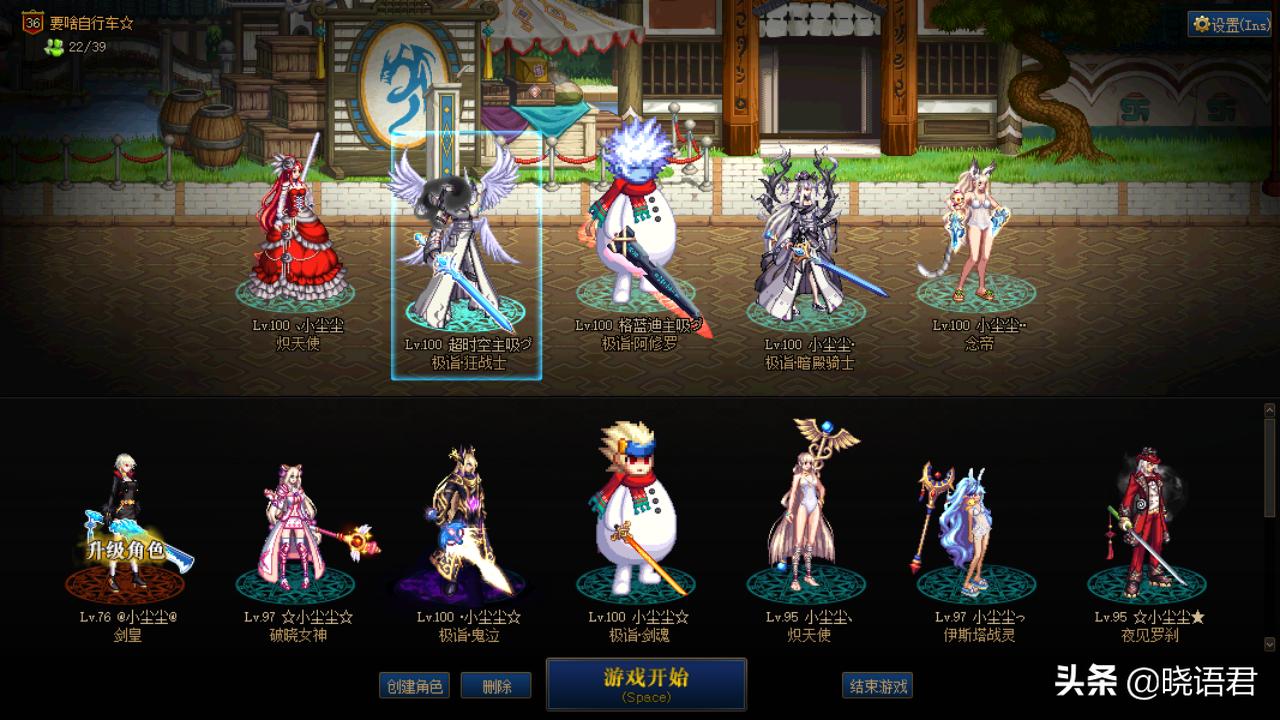
Task: Exit via the 结束游戏 button
Action: pos(877,686)
